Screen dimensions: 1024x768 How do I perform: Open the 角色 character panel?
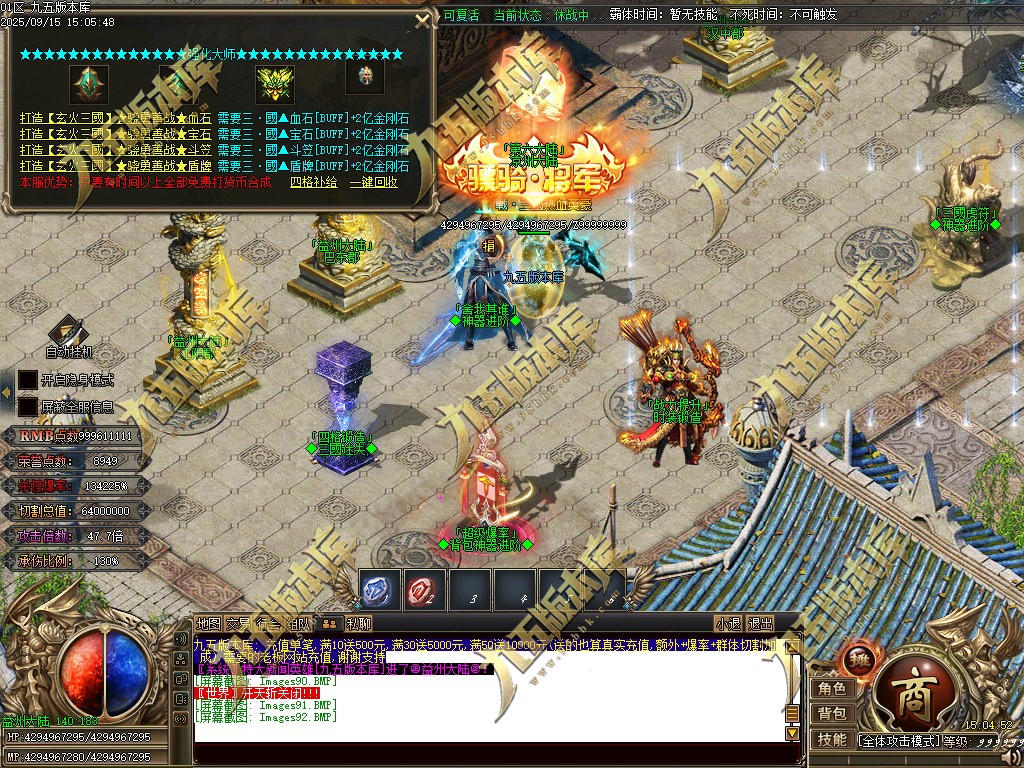point(832,689)
